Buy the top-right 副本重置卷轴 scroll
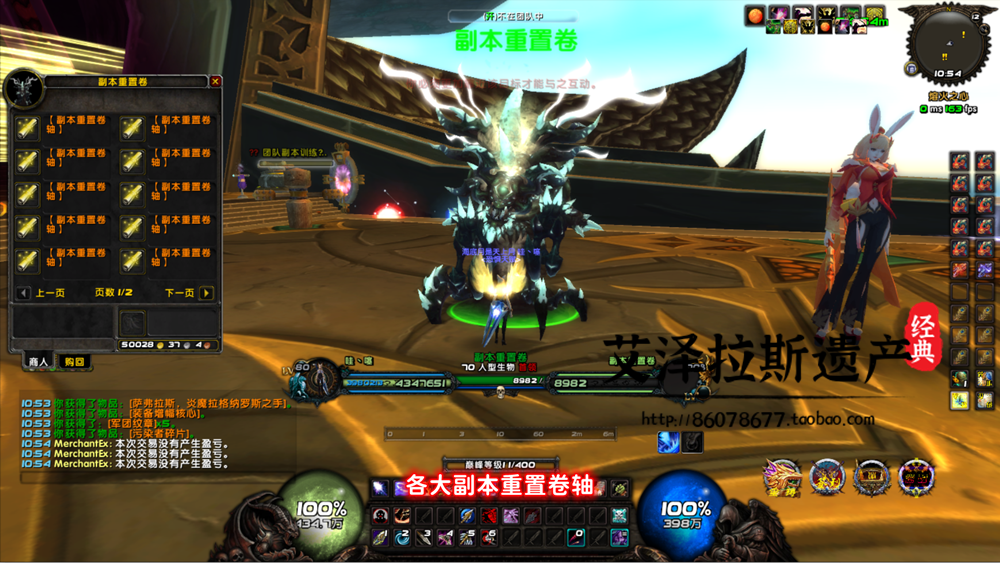 coord(132,128)
